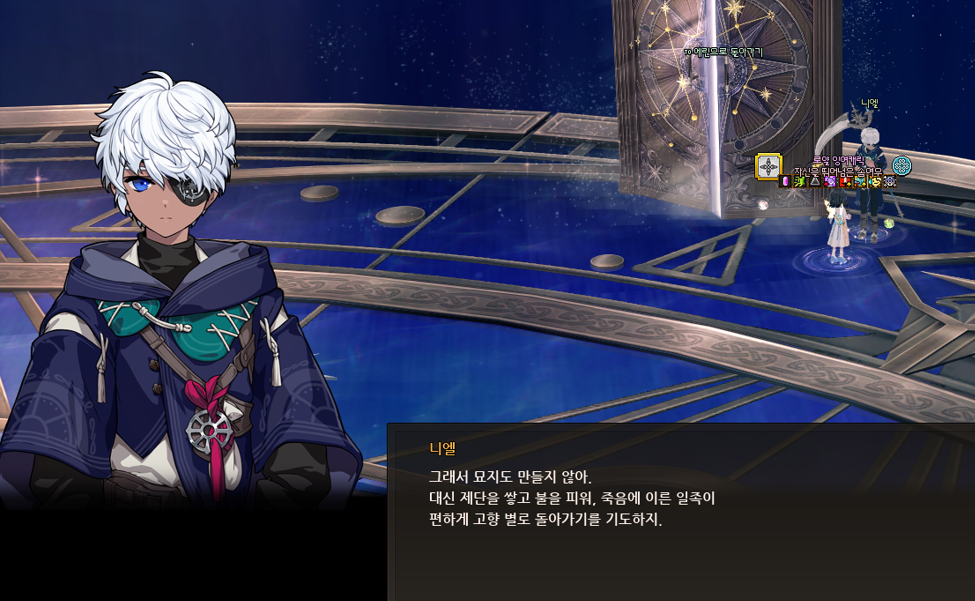The image size is (975, 601).
Task: Click the teal round knot badge
Action: (902, 166)
